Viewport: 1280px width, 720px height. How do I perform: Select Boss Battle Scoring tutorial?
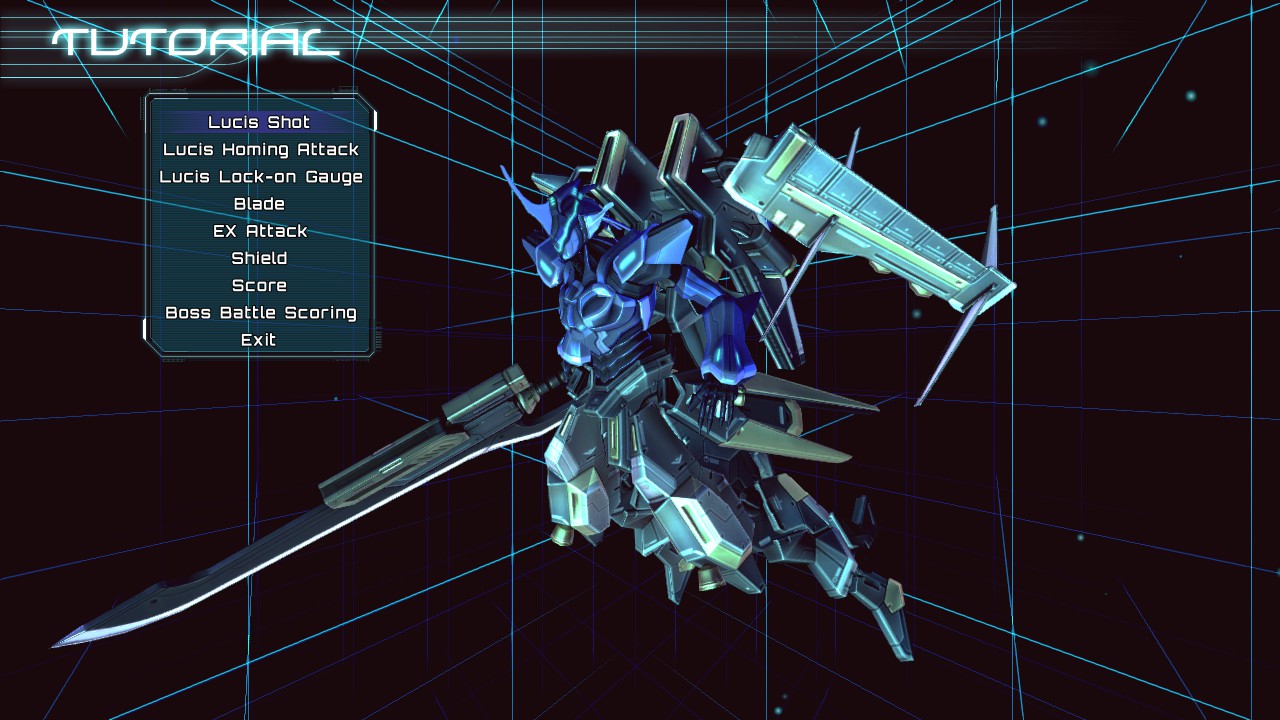click(260, 312)
